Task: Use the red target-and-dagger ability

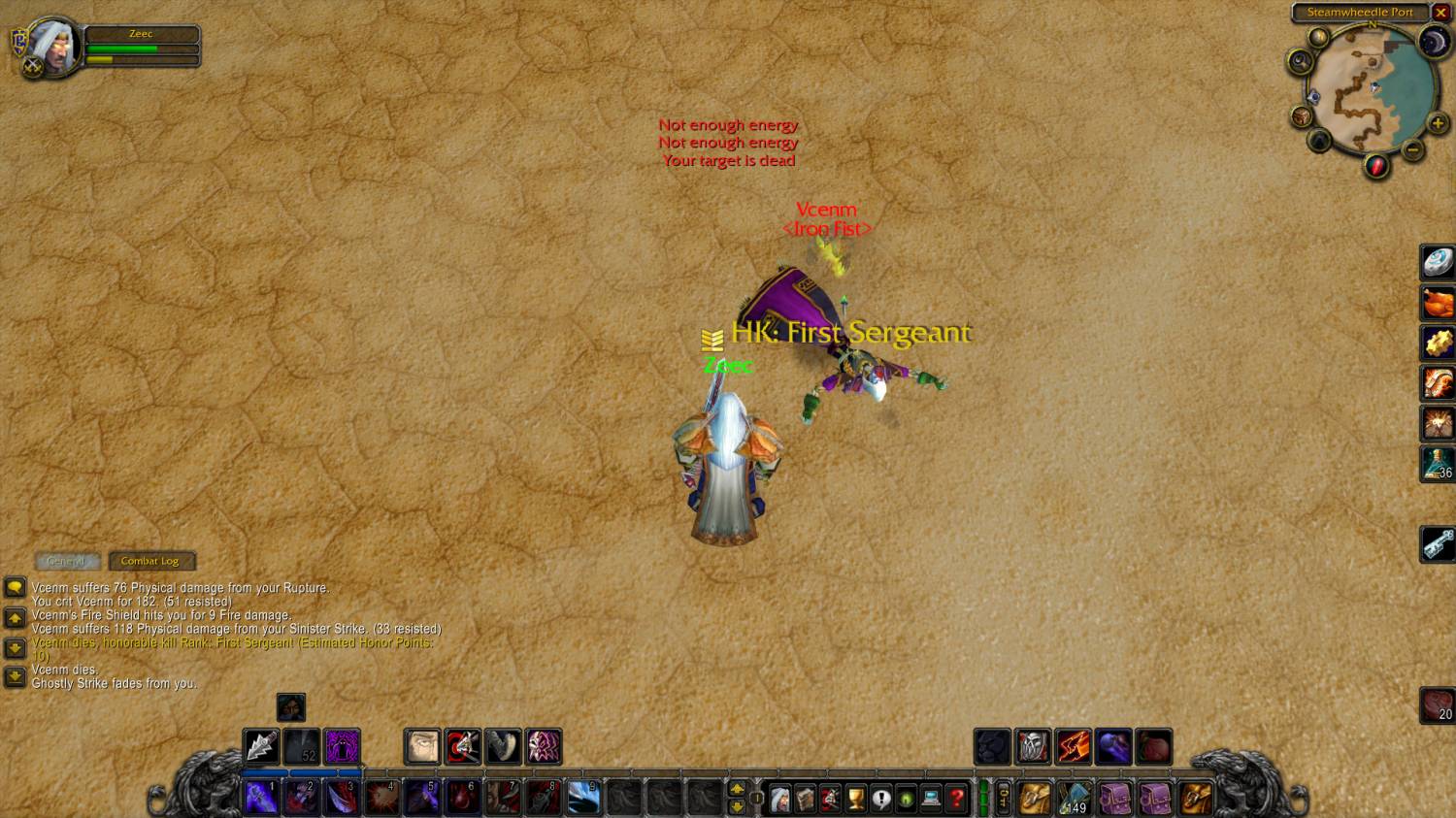Action: (x=463, y=747)
